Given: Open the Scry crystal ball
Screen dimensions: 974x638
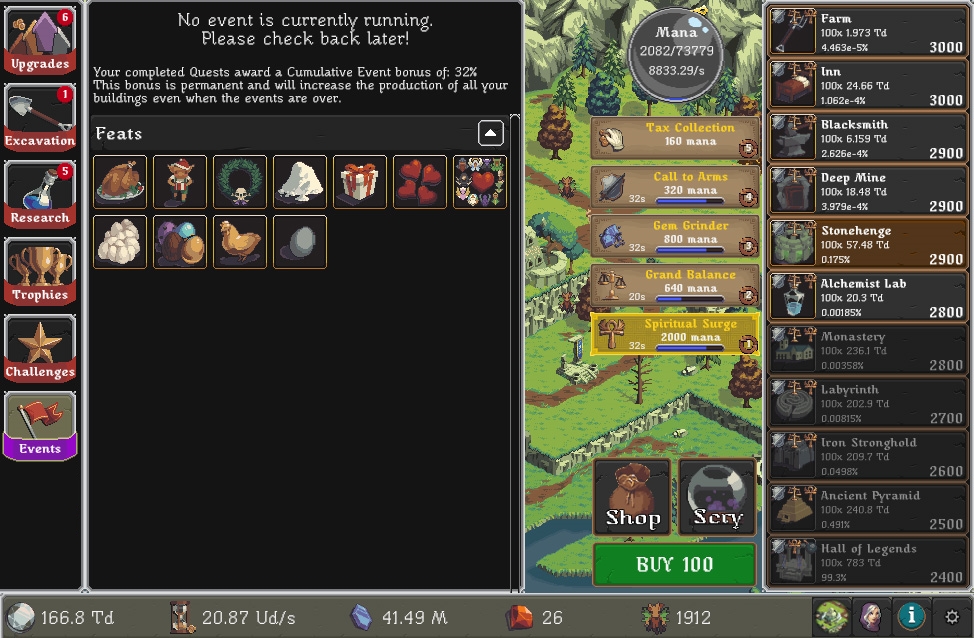Looking at the screenshot, I should coord(717,497).
